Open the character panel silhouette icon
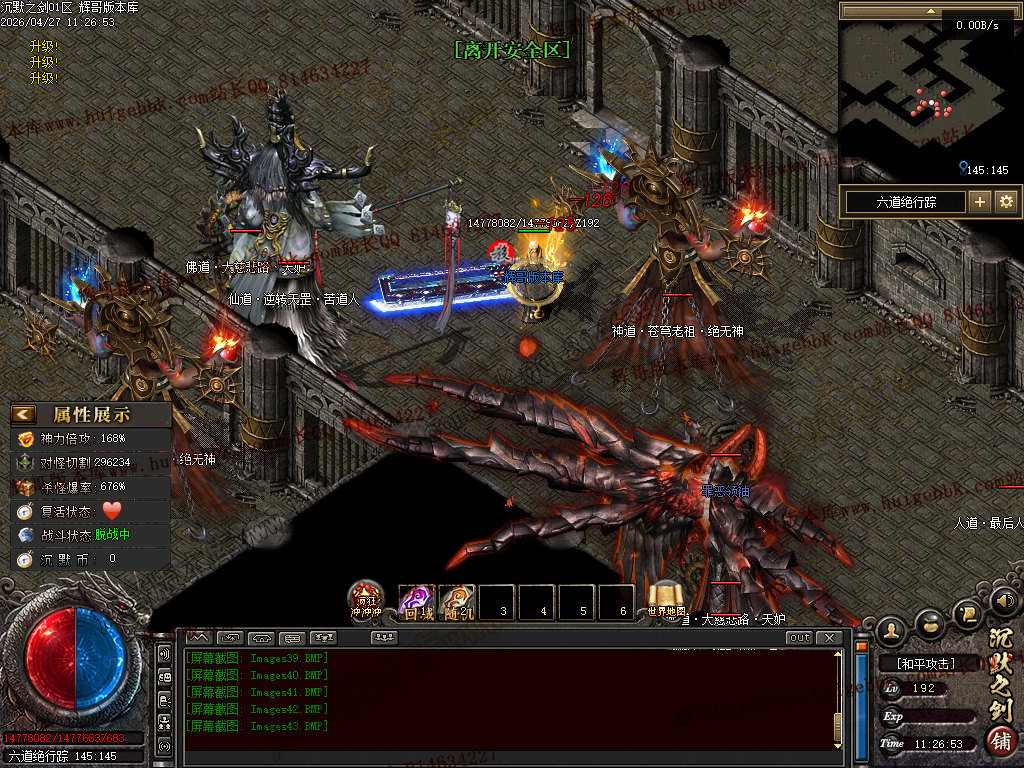This screenshot has height=768, width=1024. pyautogui.click(x=892, y=630)
